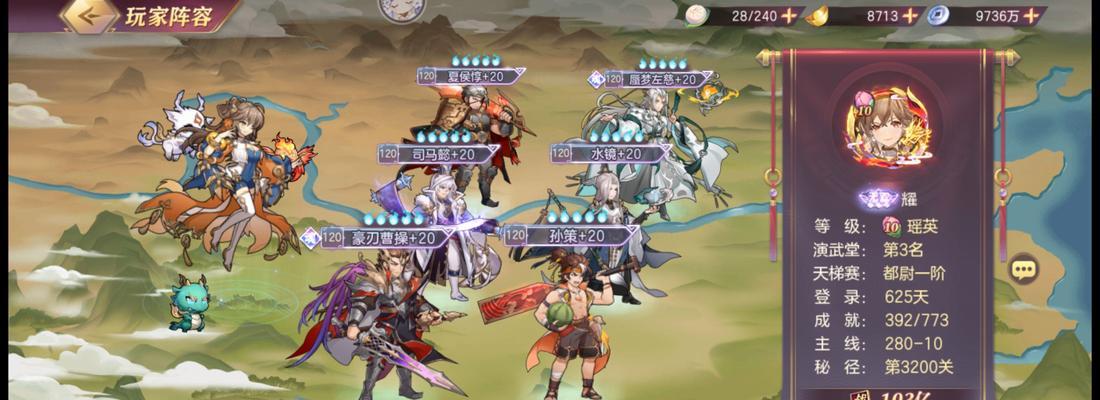This screenshot has height=400, width=1100.
Task: Choose the 水镜+20 hero
Action: tap(610, 200)
